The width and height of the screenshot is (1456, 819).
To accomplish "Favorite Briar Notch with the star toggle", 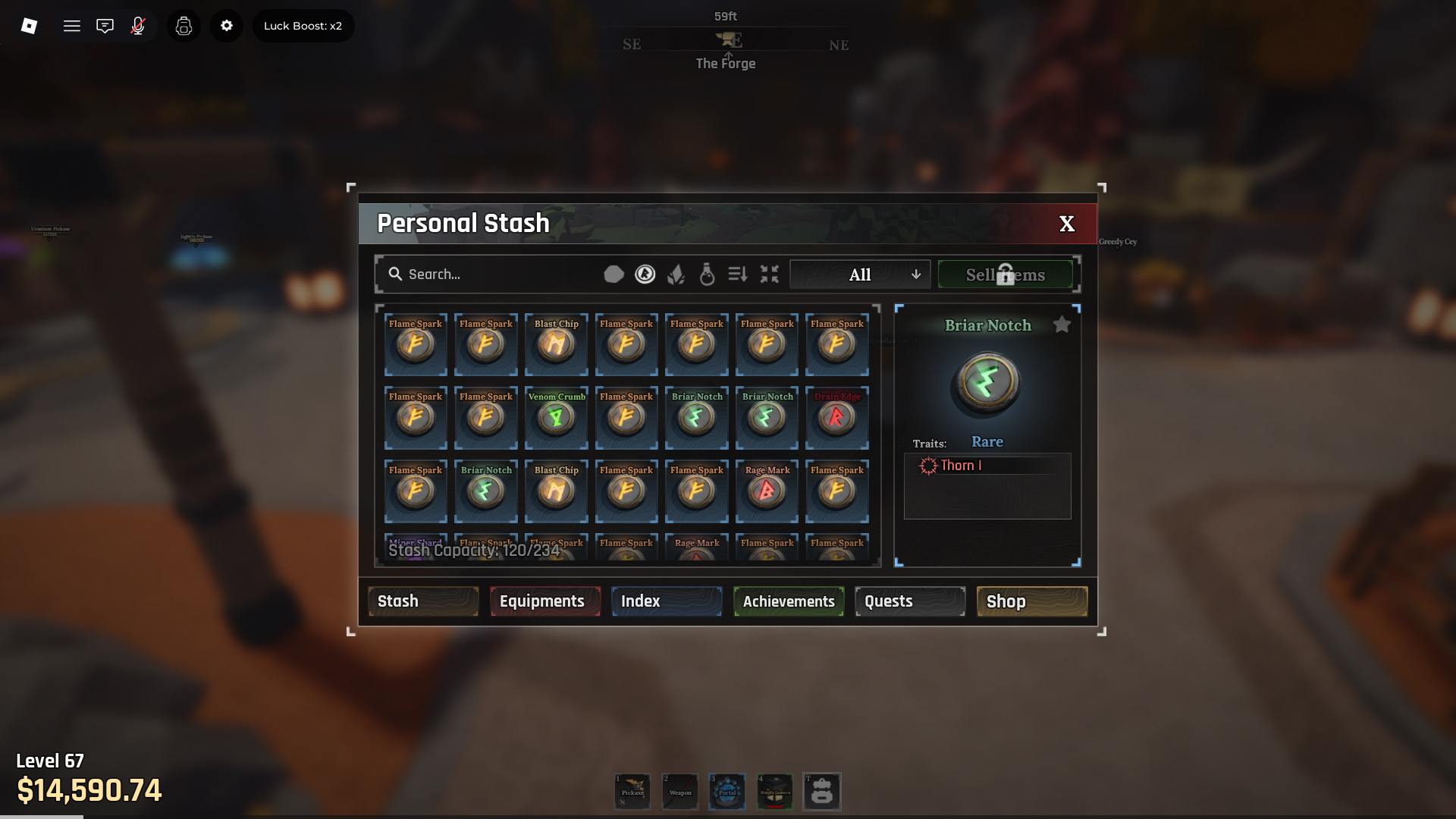I will click(x=1062, y=324).
